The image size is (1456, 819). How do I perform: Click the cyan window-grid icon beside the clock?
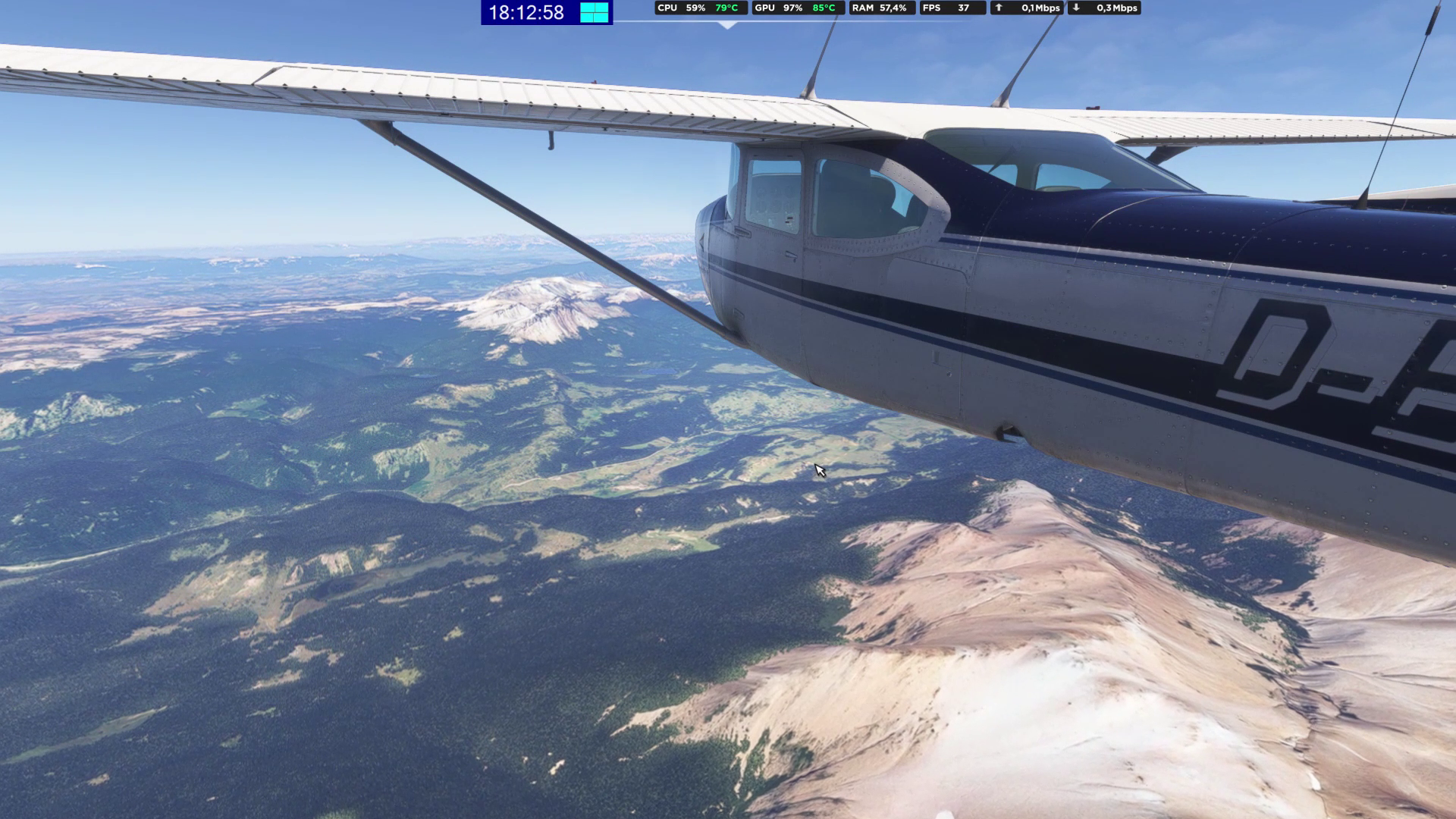pyautogui.click(x=595, y=12)
